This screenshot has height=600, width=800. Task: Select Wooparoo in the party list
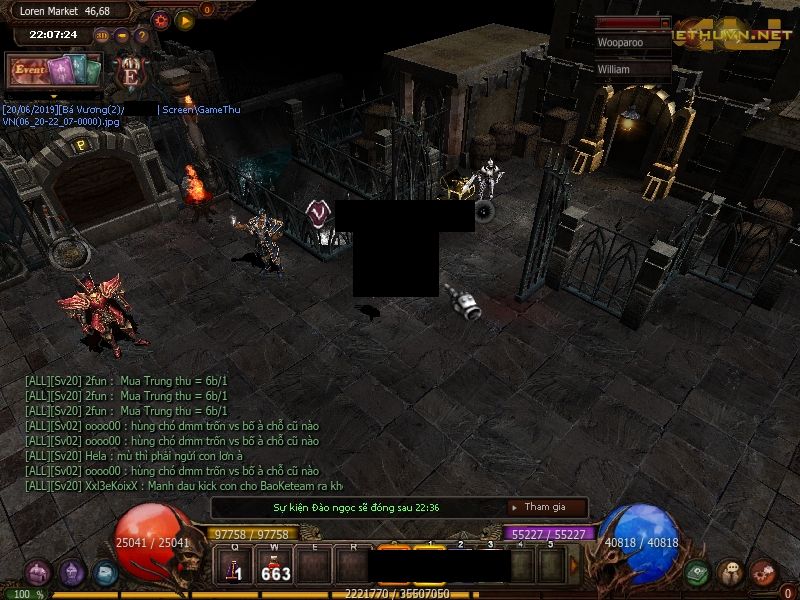pos(633,43)
